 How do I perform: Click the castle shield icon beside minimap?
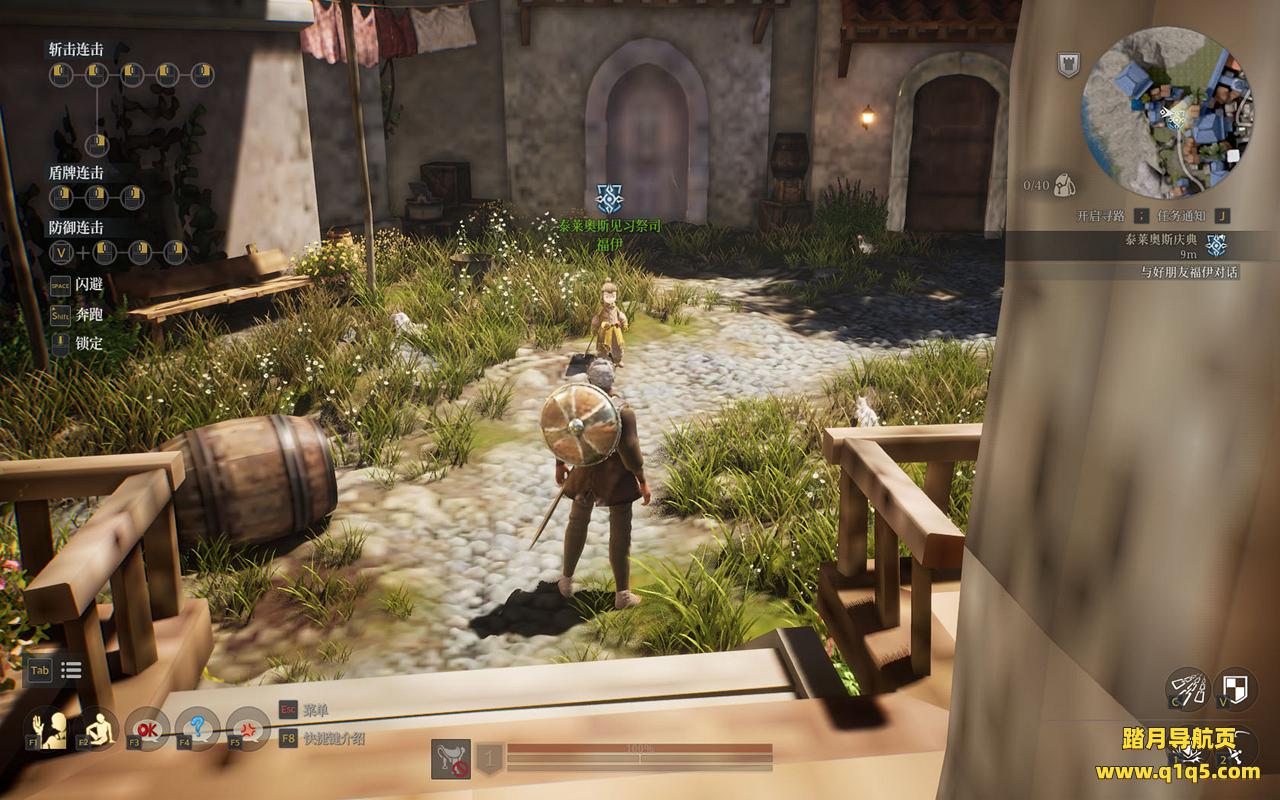1068,65
